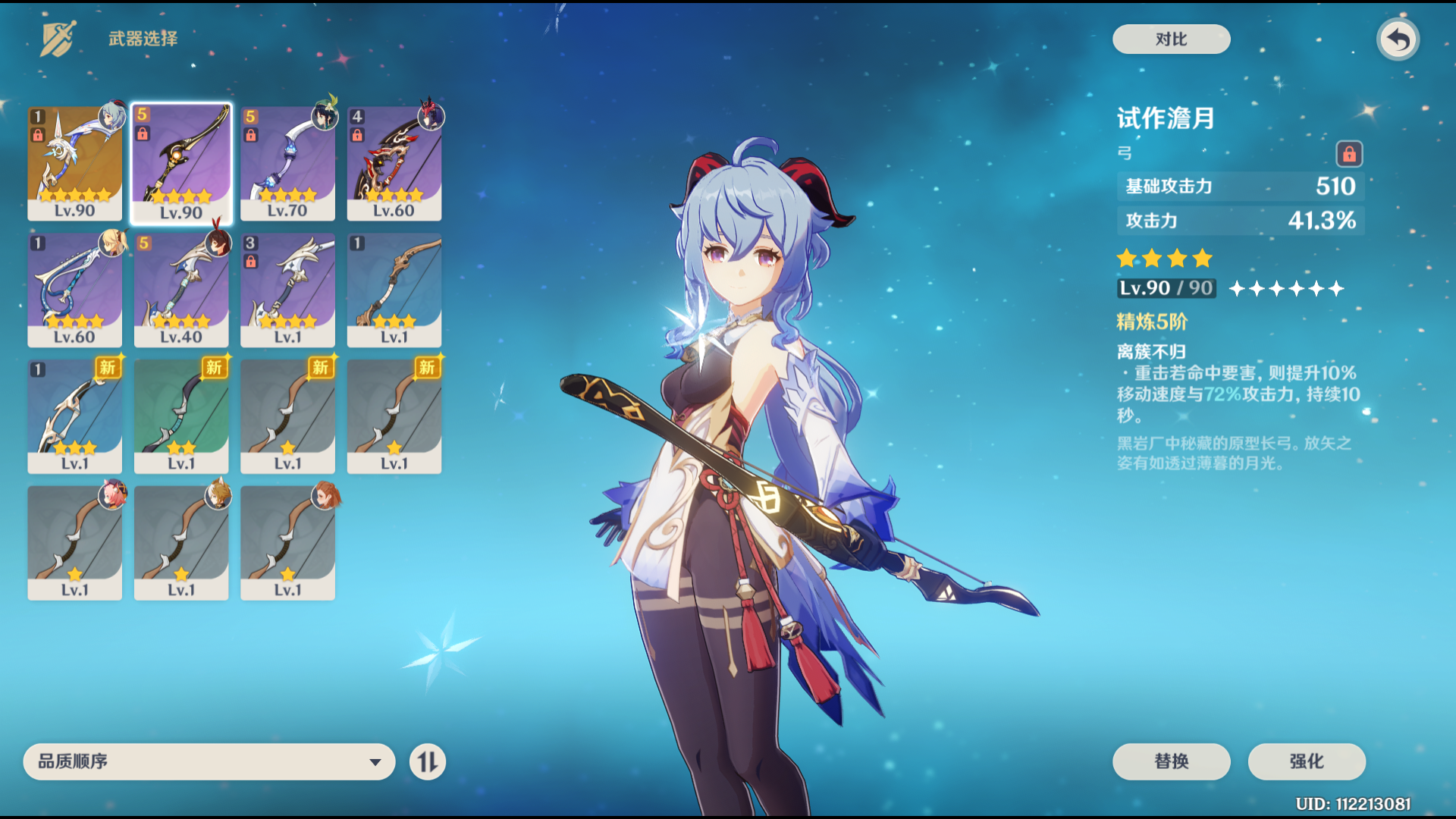Pick the red-horned Lv.60 bow with refinement 4

point(394,163)
